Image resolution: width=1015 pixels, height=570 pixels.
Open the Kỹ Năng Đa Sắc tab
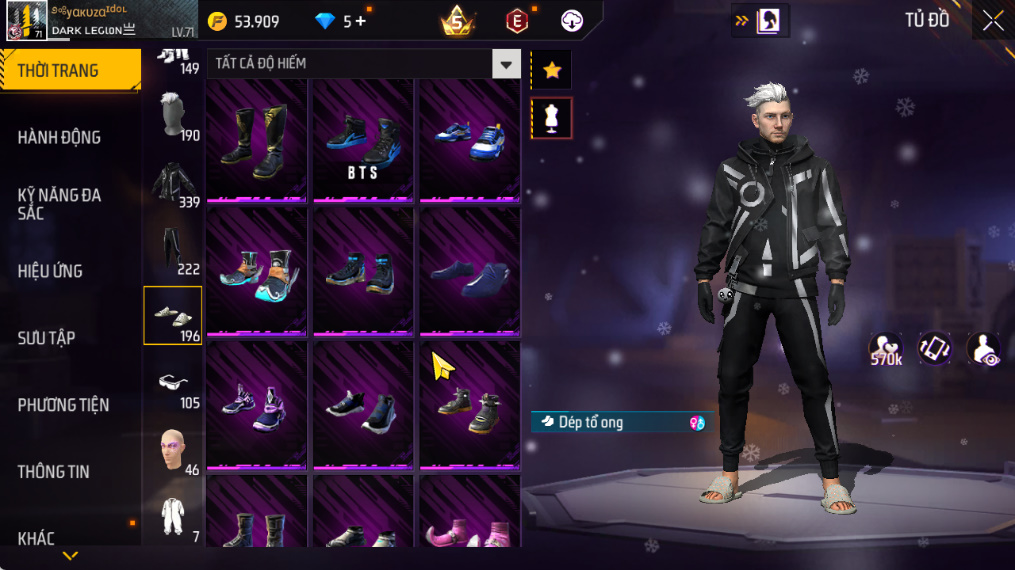click(x=60, y=203)
